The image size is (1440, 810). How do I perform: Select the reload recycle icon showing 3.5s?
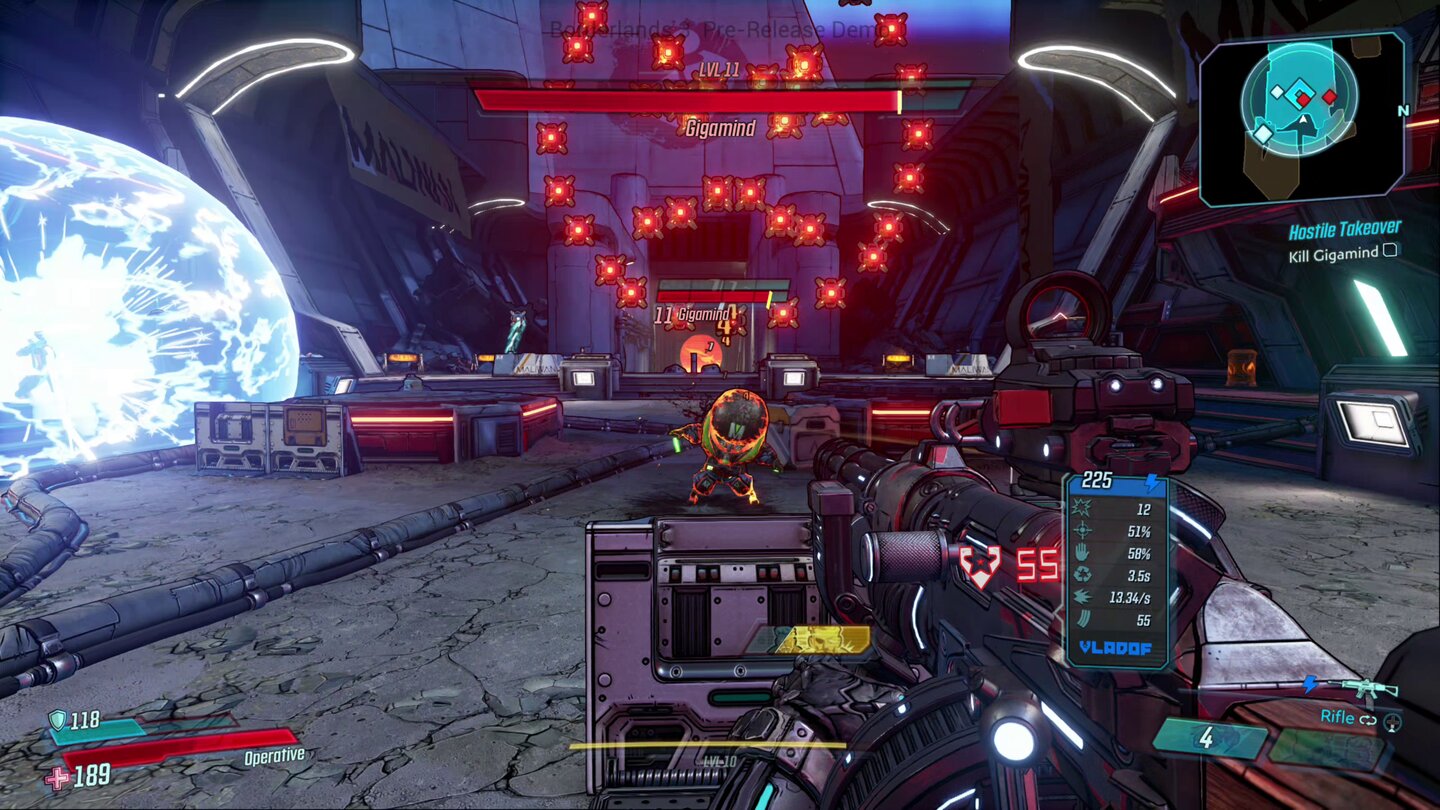tap(1082, 572)
